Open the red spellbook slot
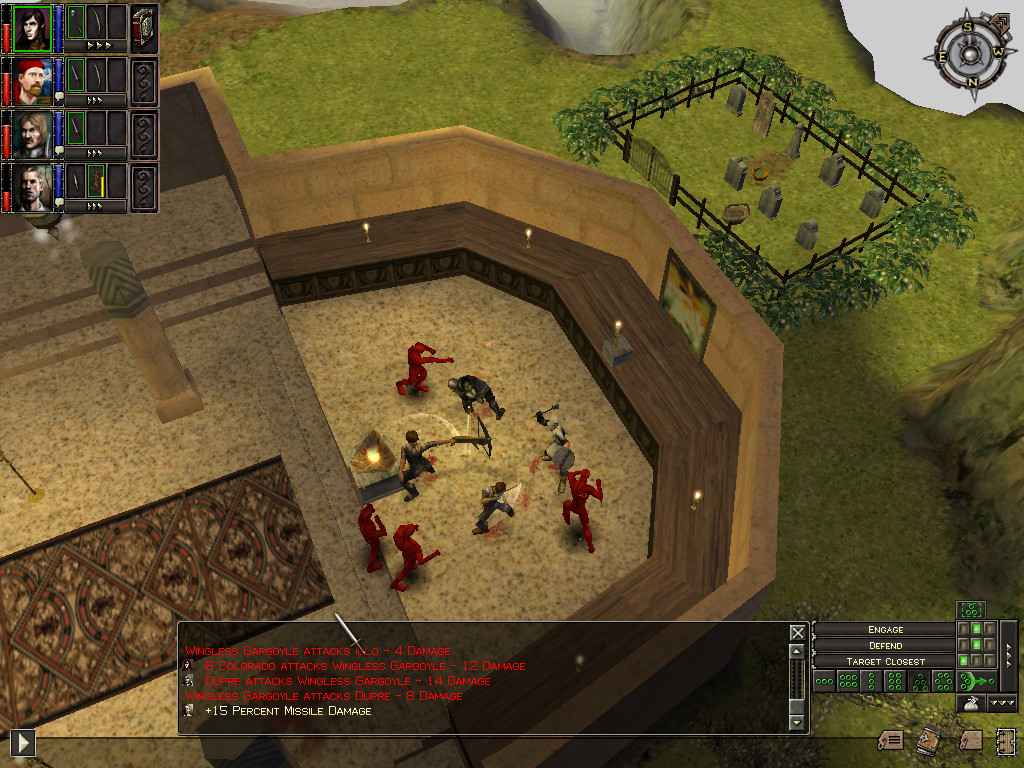 coord(144,27)
